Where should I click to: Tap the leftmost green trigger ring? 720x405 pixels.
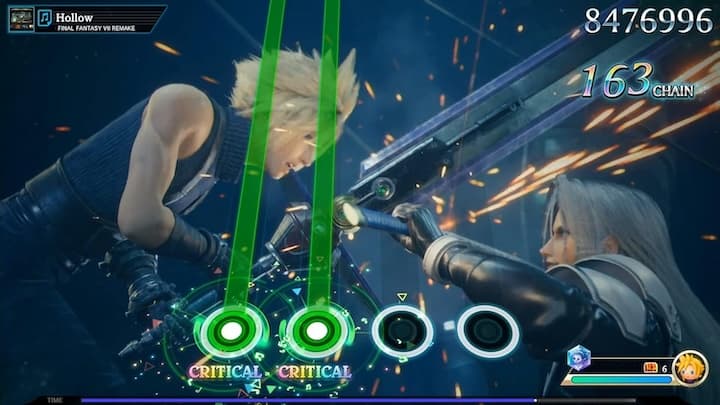click(231, 331)
